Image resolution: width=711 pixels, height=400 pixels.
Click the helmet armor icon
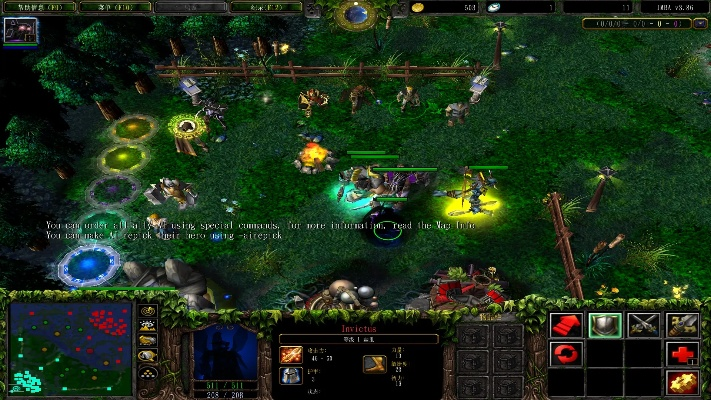pos(290,377)
